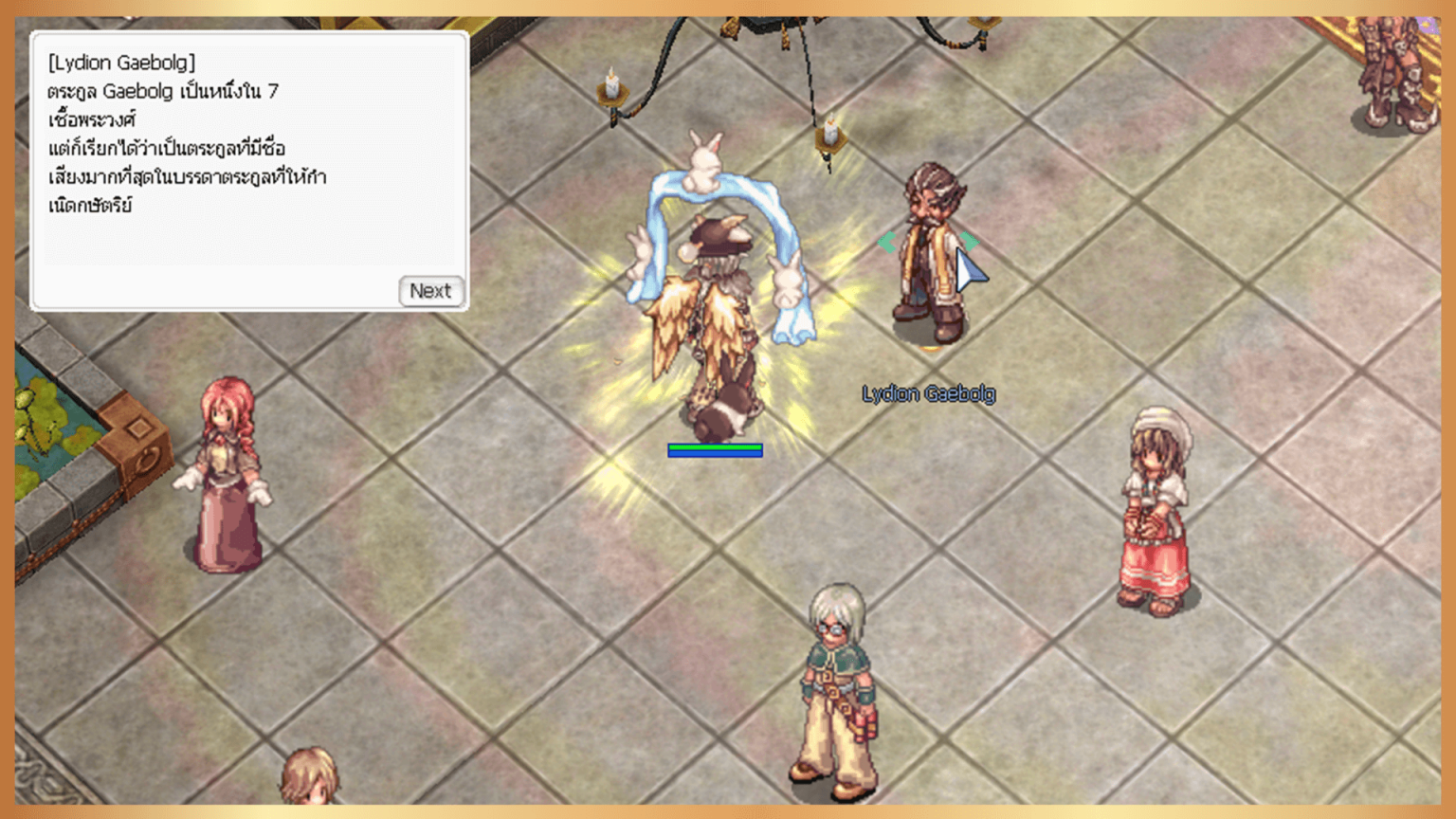Viewport: 1456px width, 819px height.
Task: Click the Next button to continue dialogue
Action: pos(431,291)
